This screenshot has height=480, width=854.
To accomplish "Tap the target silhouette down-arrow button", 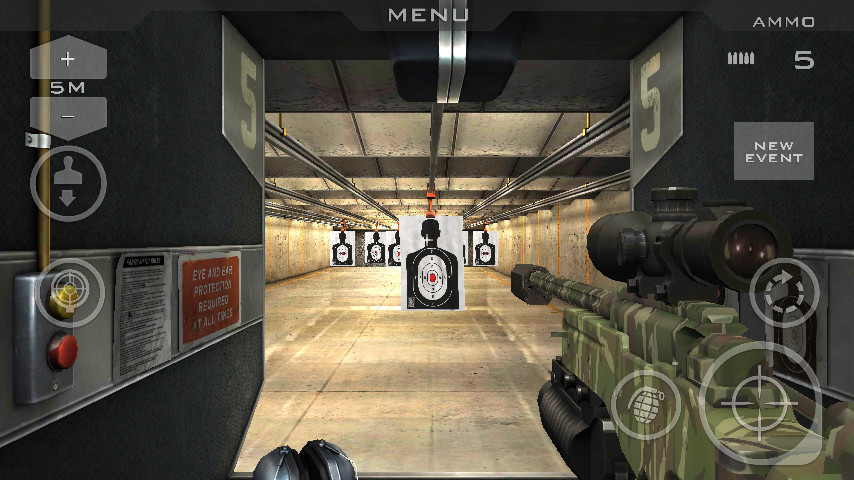I will tap(68, 184).
